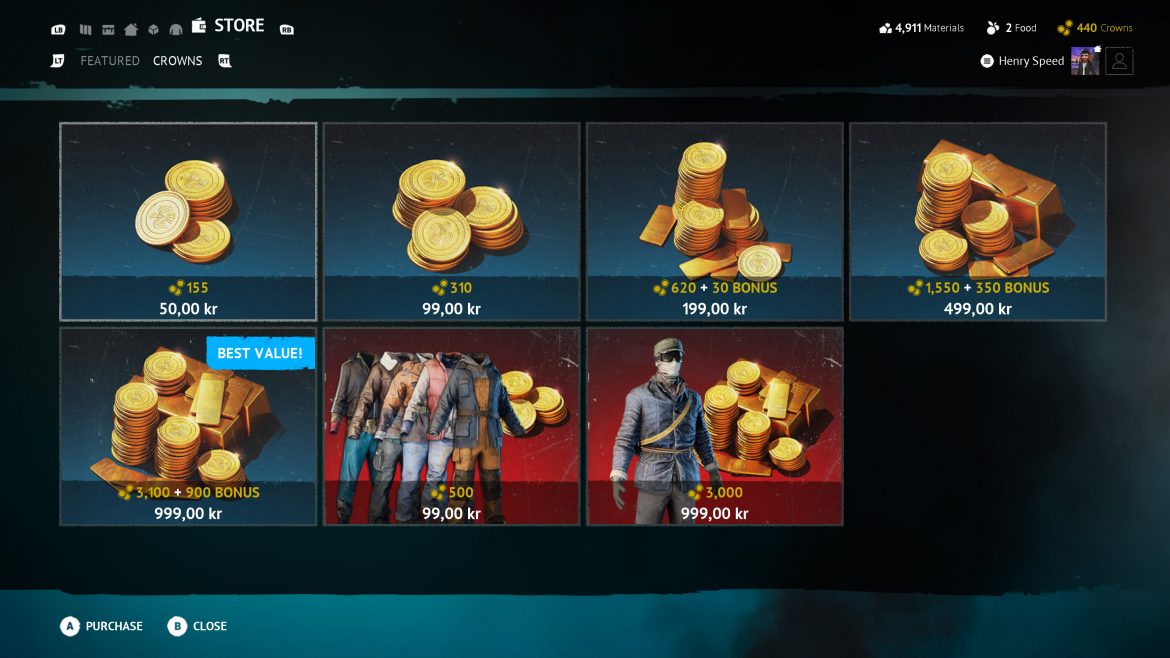Choose the jackets bundle with 500 Crowns
The image size is (1170, 658).
tap(451, 426)
